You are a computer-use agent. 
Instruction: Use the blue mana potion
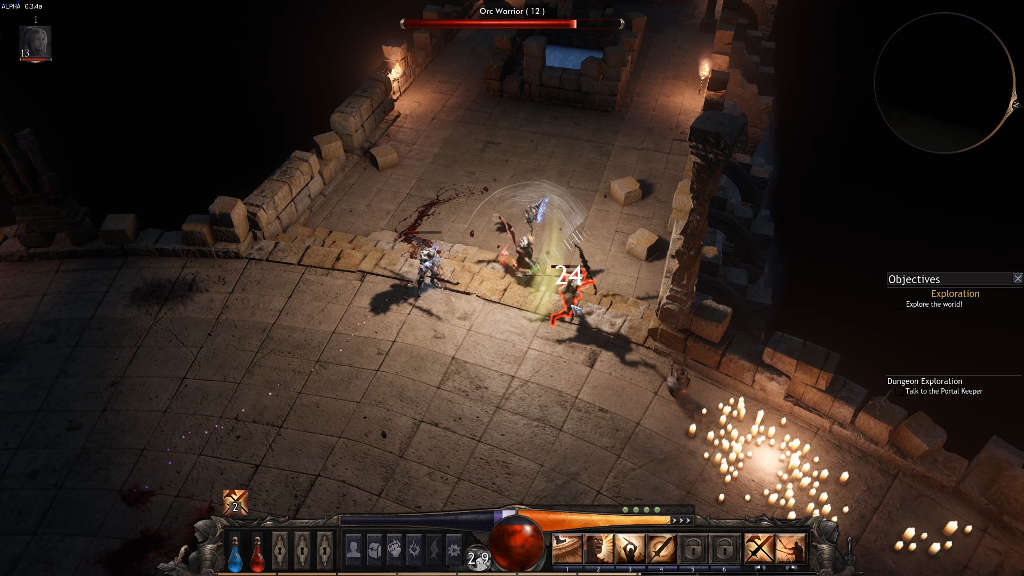point(235,551)
